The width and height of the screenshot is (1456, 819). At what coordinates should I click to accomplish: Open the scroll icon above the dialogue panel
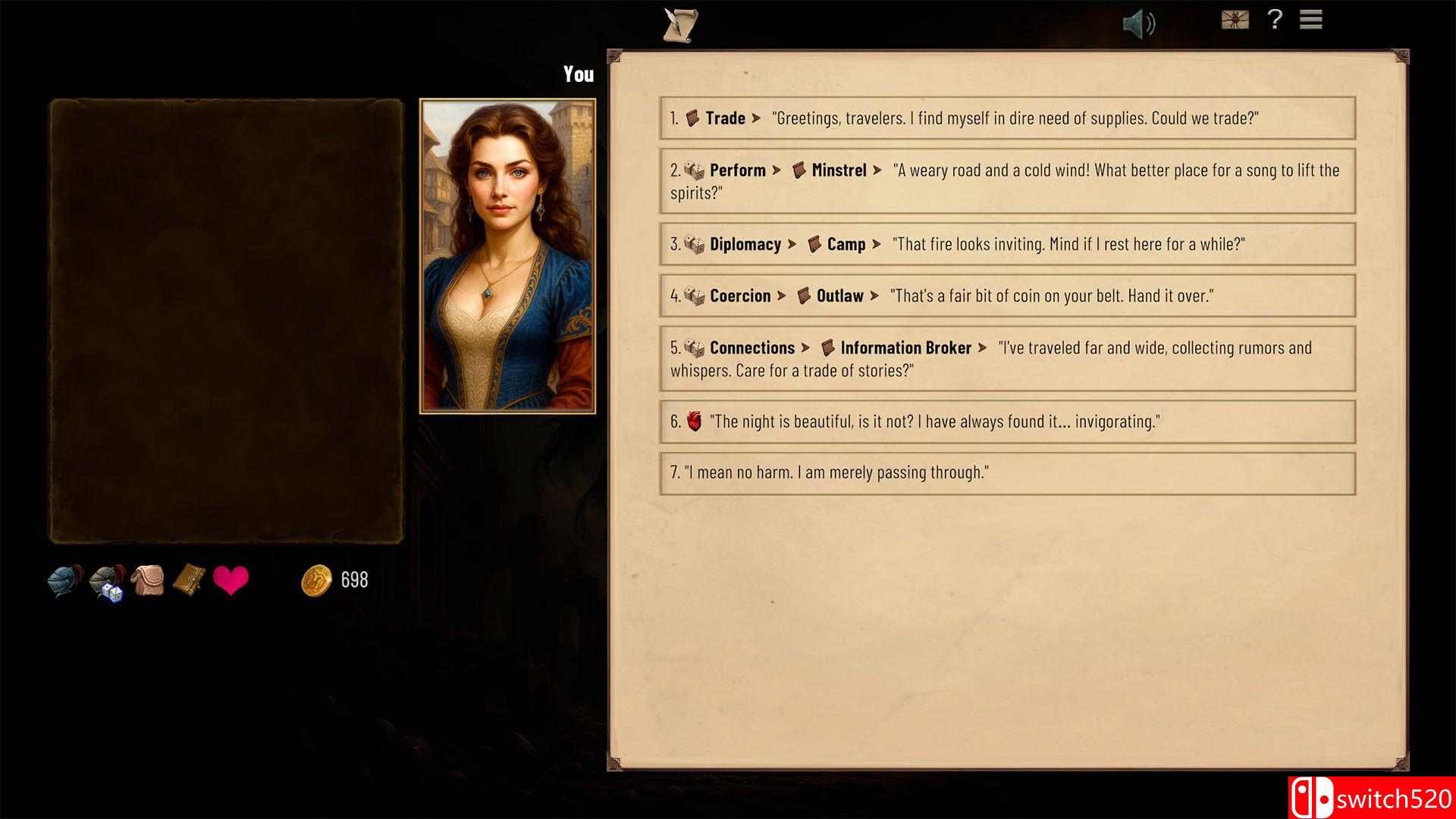click(x=680, y=24)
